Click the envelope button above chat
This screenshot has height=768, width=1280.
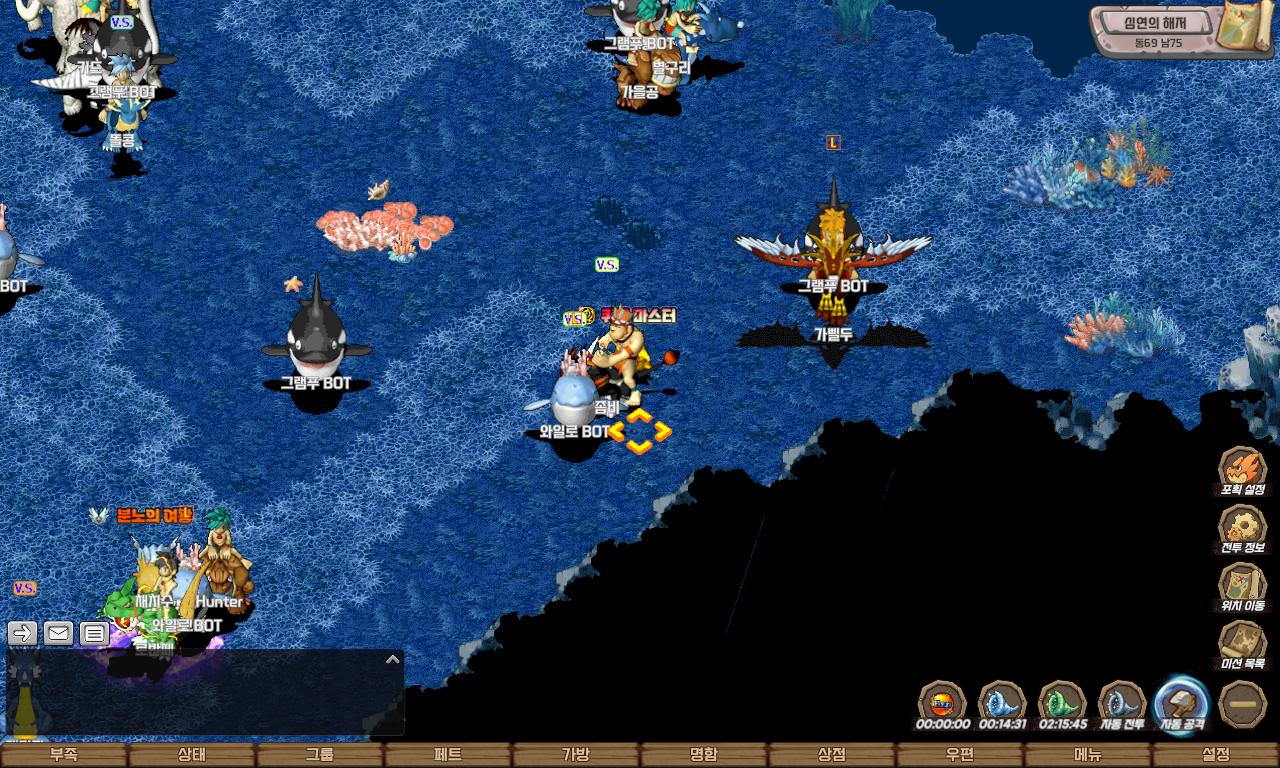58,633
